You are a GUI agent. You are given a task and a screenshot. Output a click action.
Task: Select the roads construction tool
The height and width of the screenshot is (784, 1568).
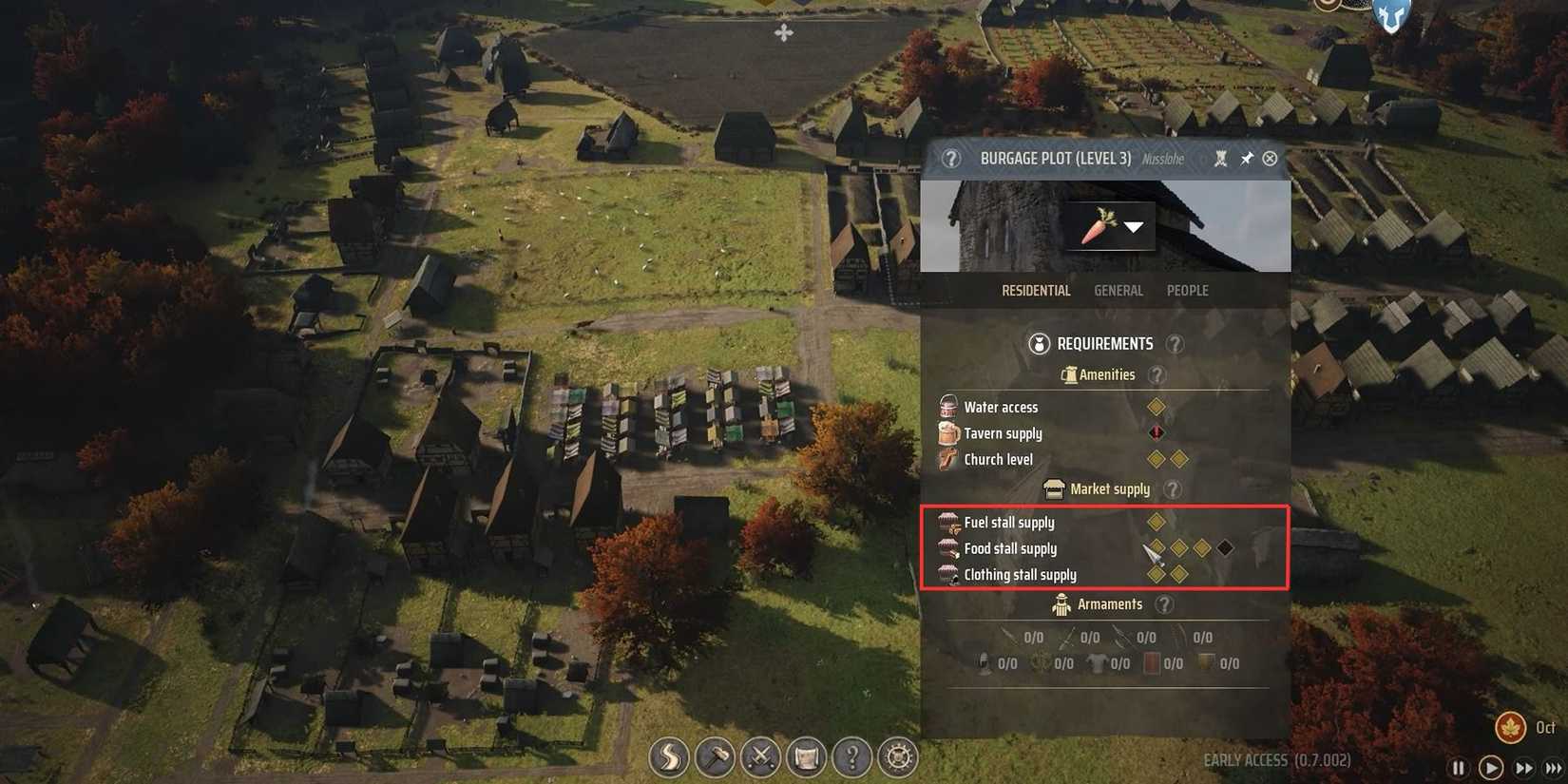click(x=668, y=758)
